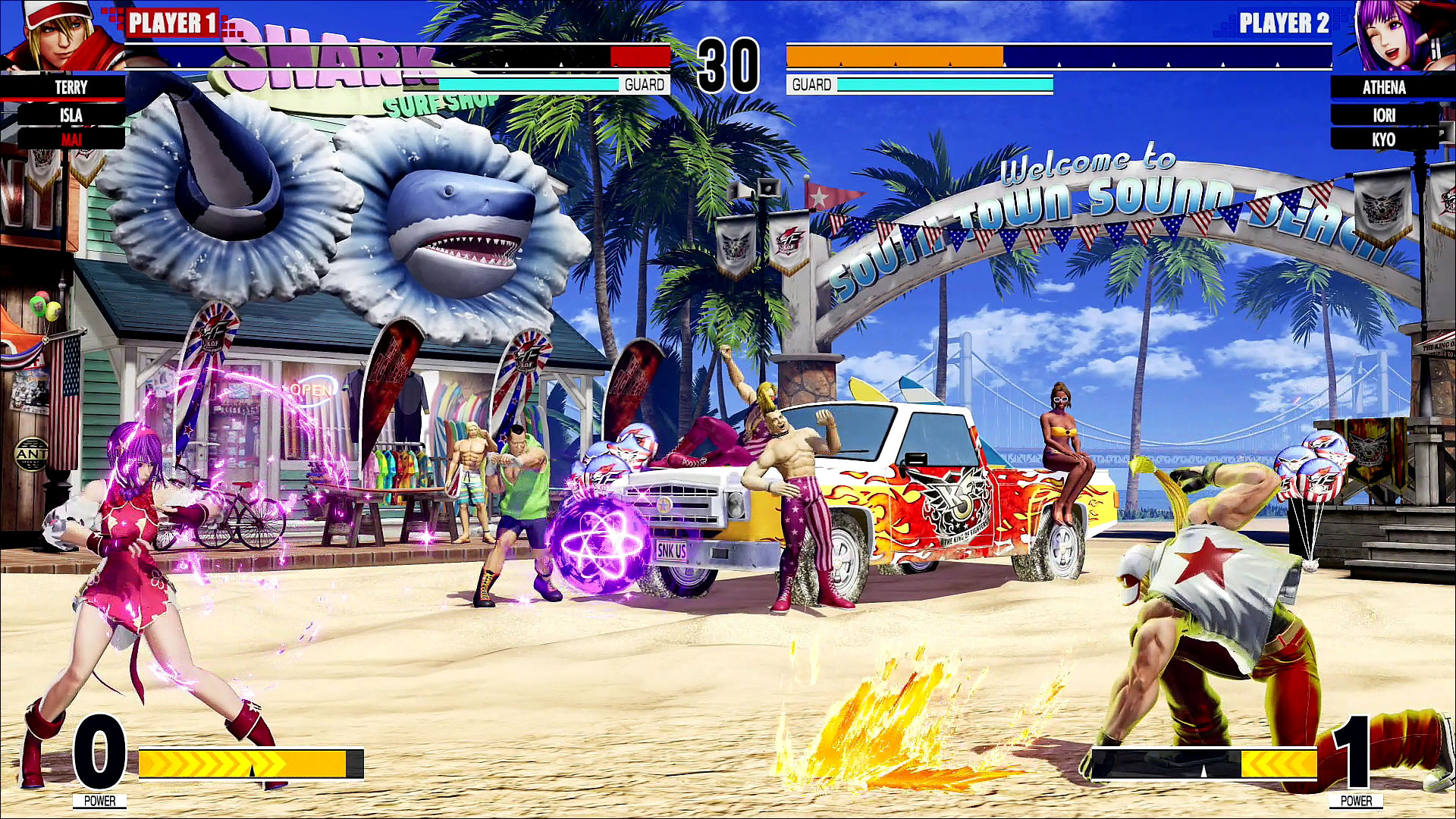This screenshot has width=1456, height=819.
Task: Select ISLA in Player 1's team list
Action: [x=71, y=115]
